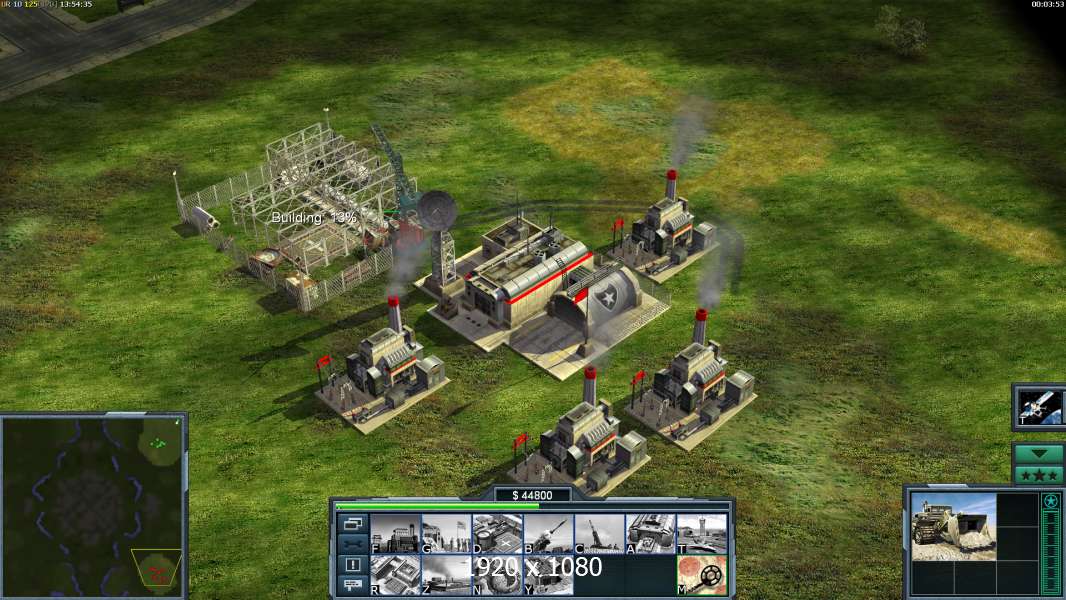Click the overlapping windows button on command bar
1066x600 pixels.
pyautogui.click(x=352, y=523)
